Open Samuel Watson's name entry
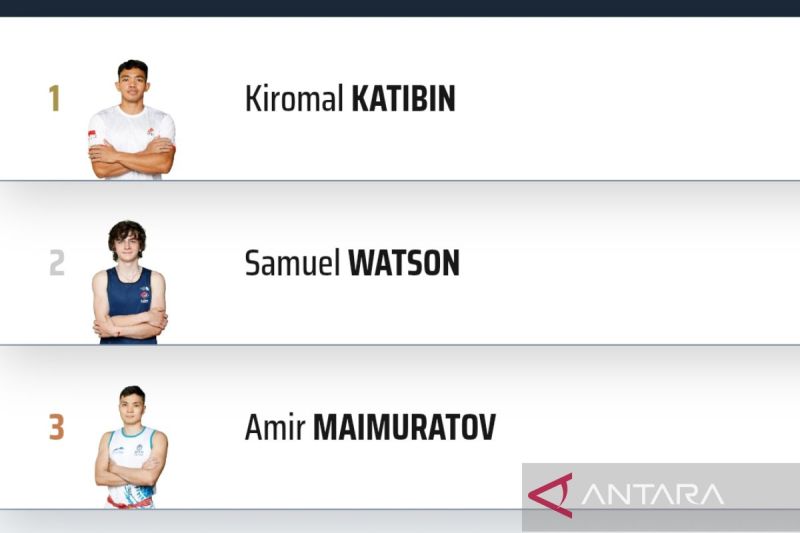The height and width of the screenshot is (533, 800). pos(352,263)
